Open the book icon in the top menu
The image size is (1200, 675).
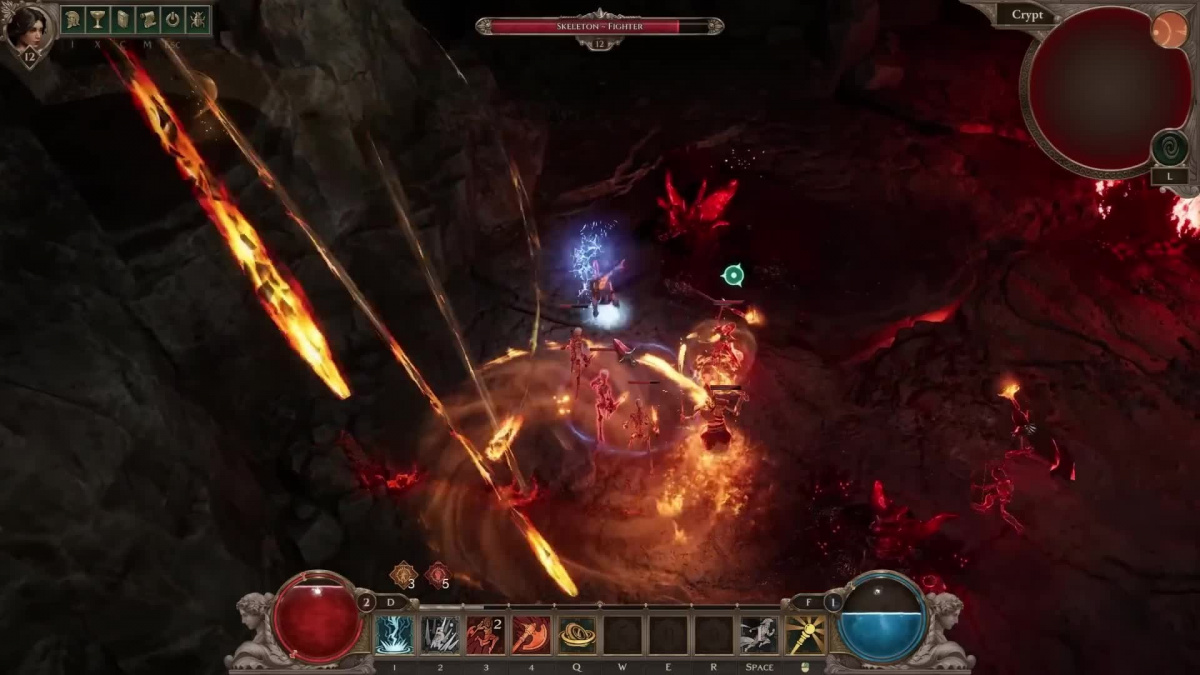pyautogui.click(x=123, y=19)
